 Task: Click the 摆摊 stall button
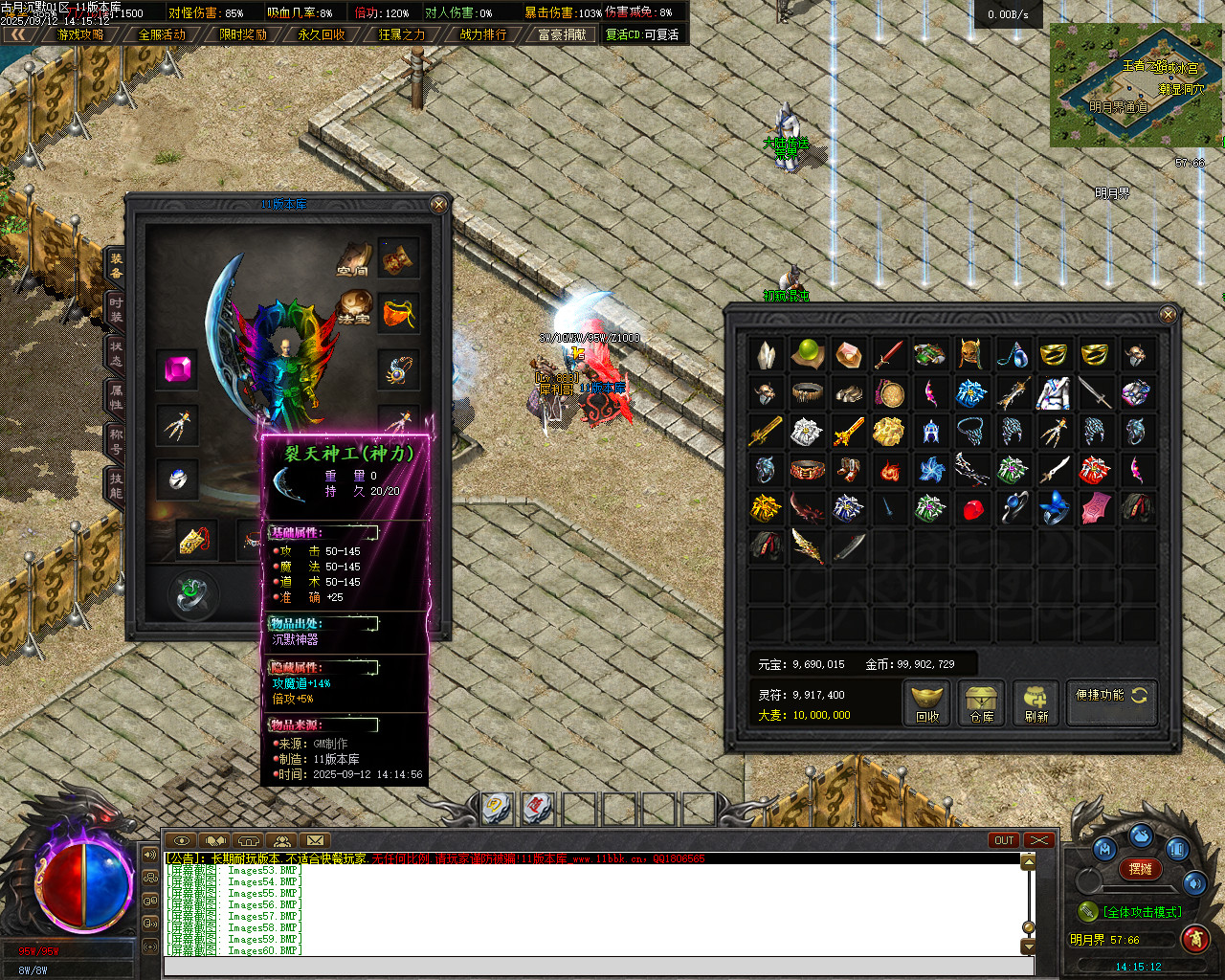click(x=1141, y=869)
